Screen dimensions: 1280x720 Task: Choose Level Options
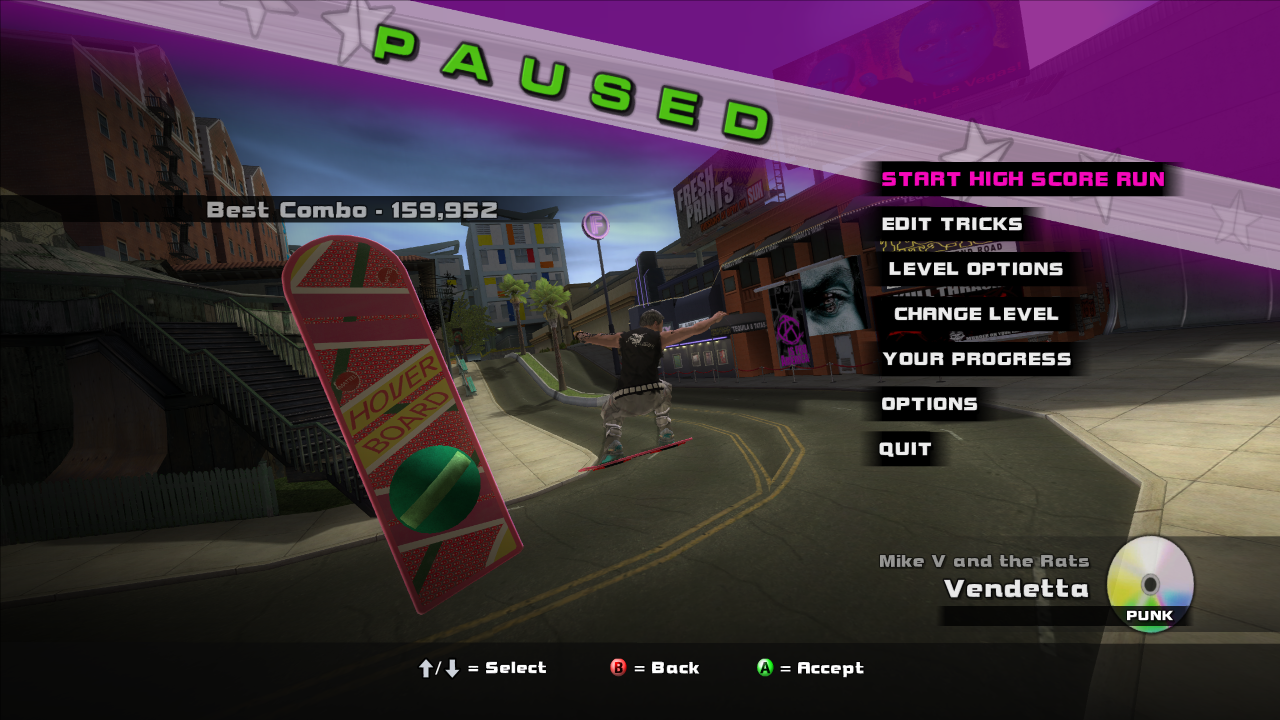(975, 269)
